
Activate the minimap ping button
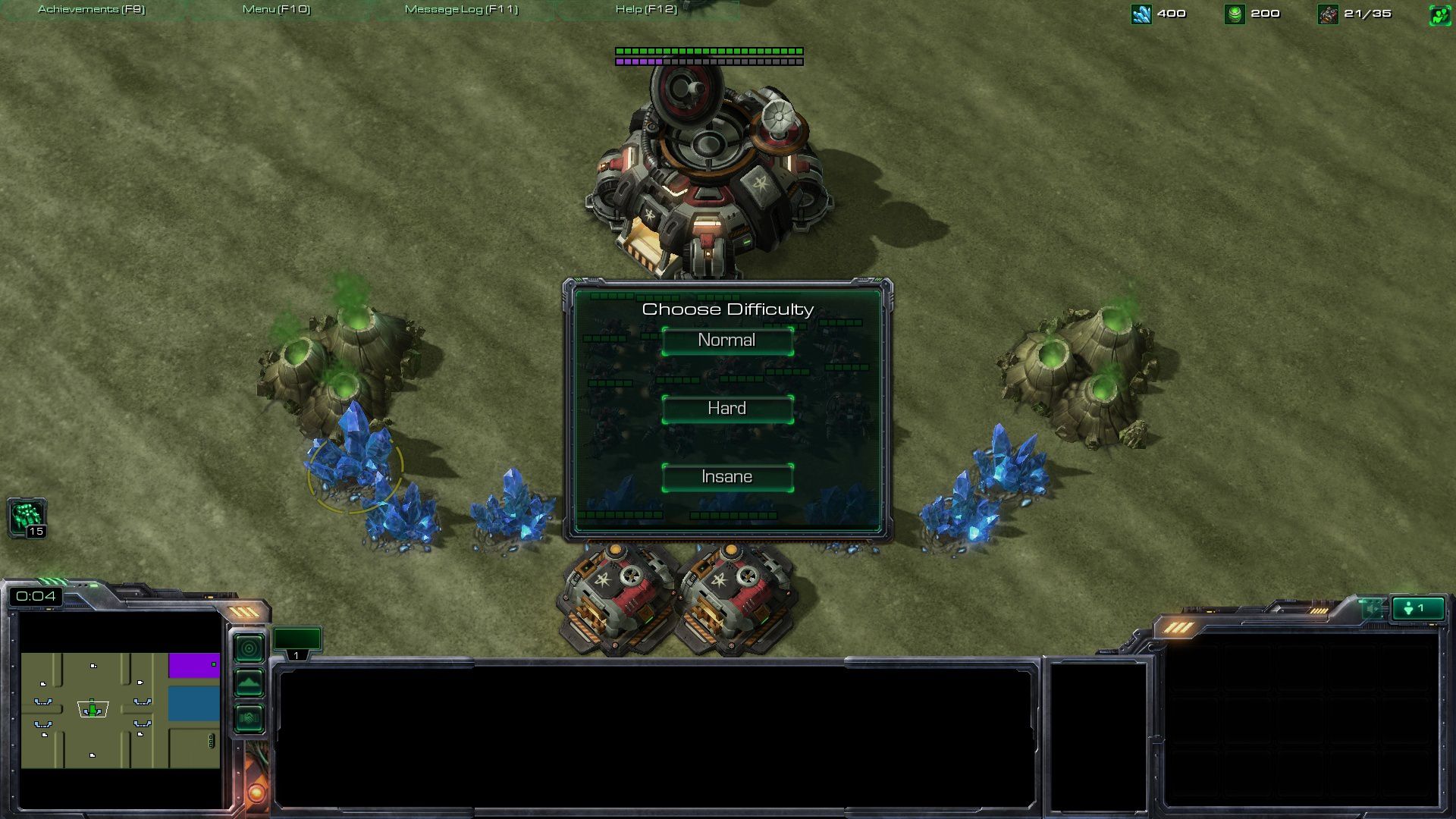click(249, 648)
